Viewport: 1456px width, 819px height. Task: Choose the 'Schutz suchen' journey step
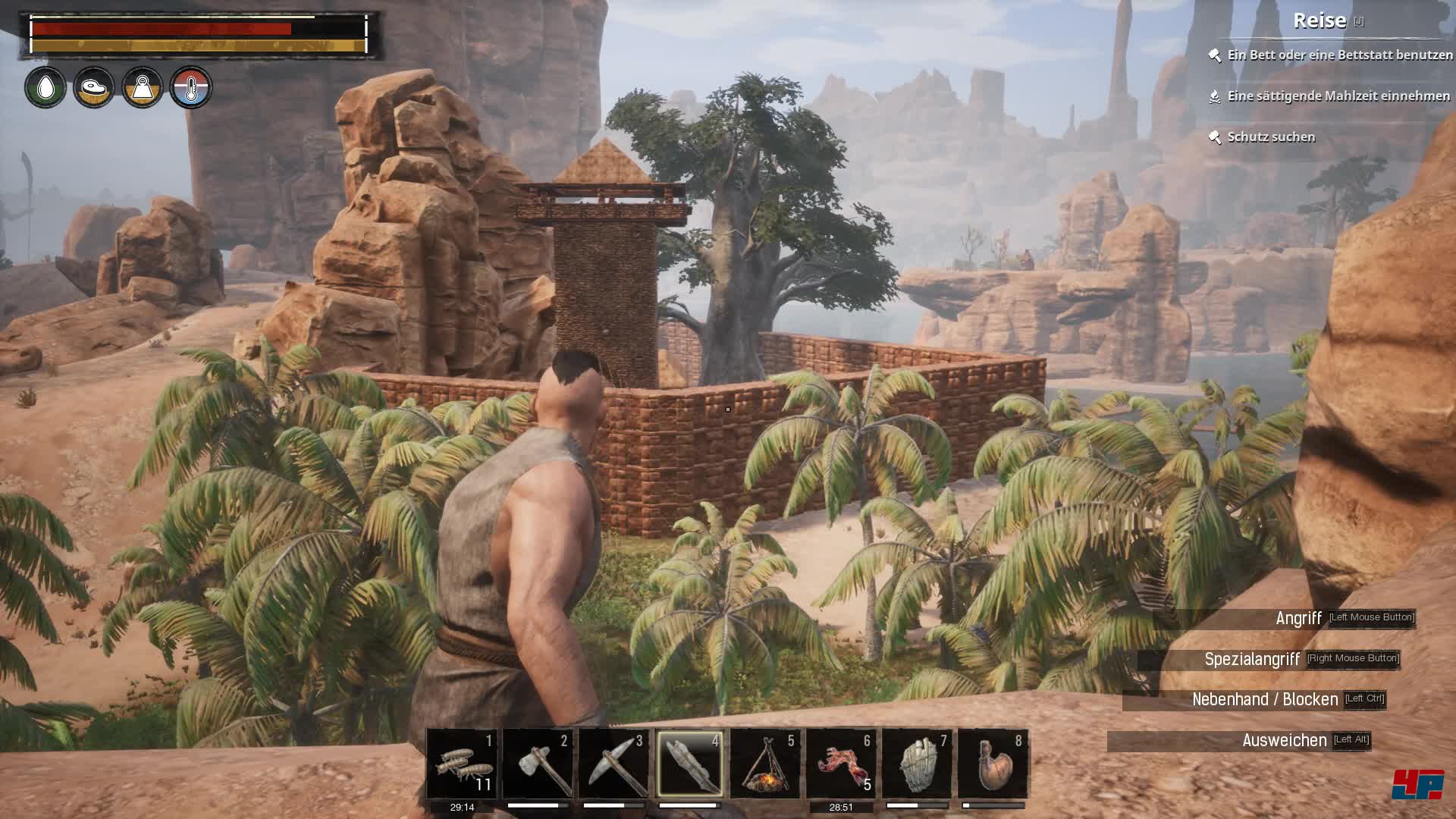click(1271, 137)
